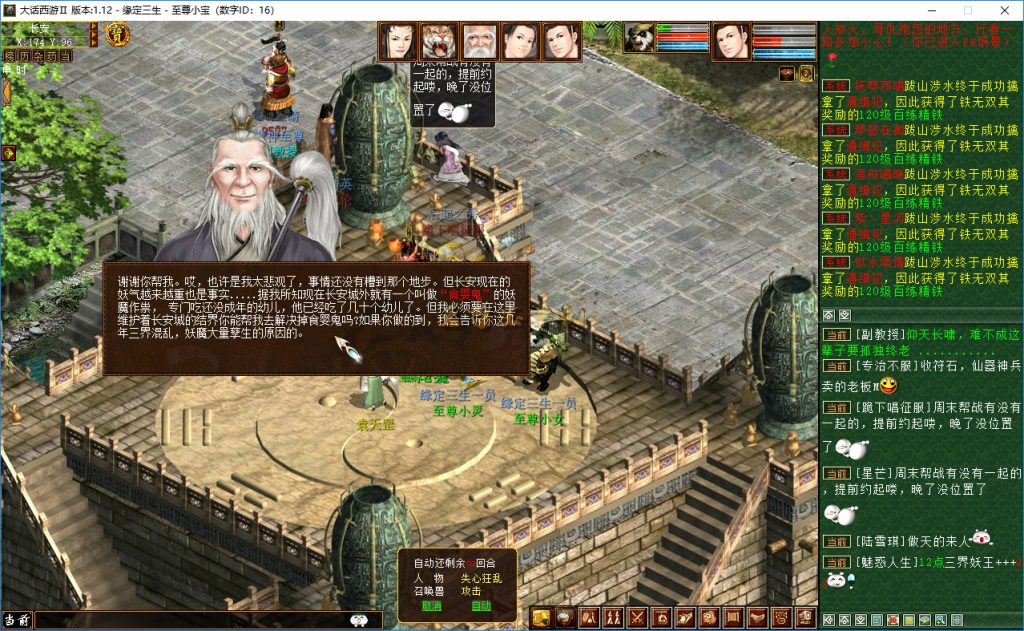The image size is (1024, 631).
Task: Click the summoned pet portrait beside the bars
Action: click(638, 38)
